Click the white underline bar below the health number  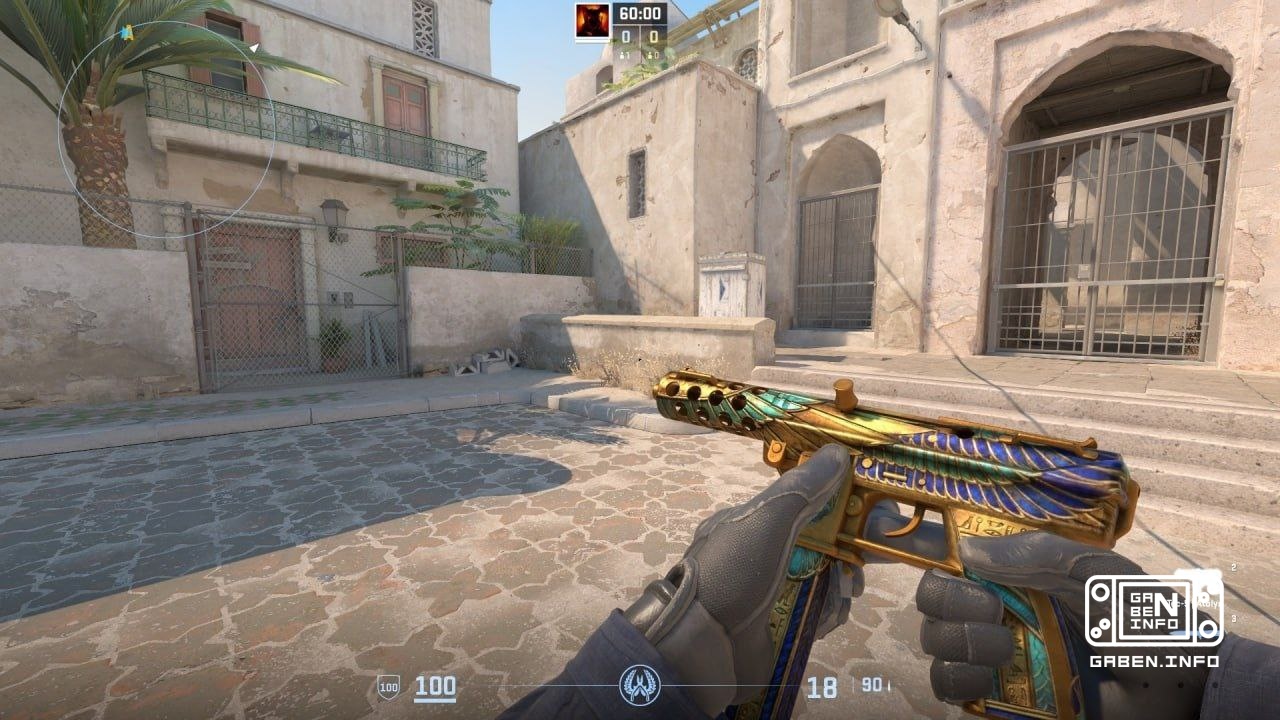pos(434,702)
